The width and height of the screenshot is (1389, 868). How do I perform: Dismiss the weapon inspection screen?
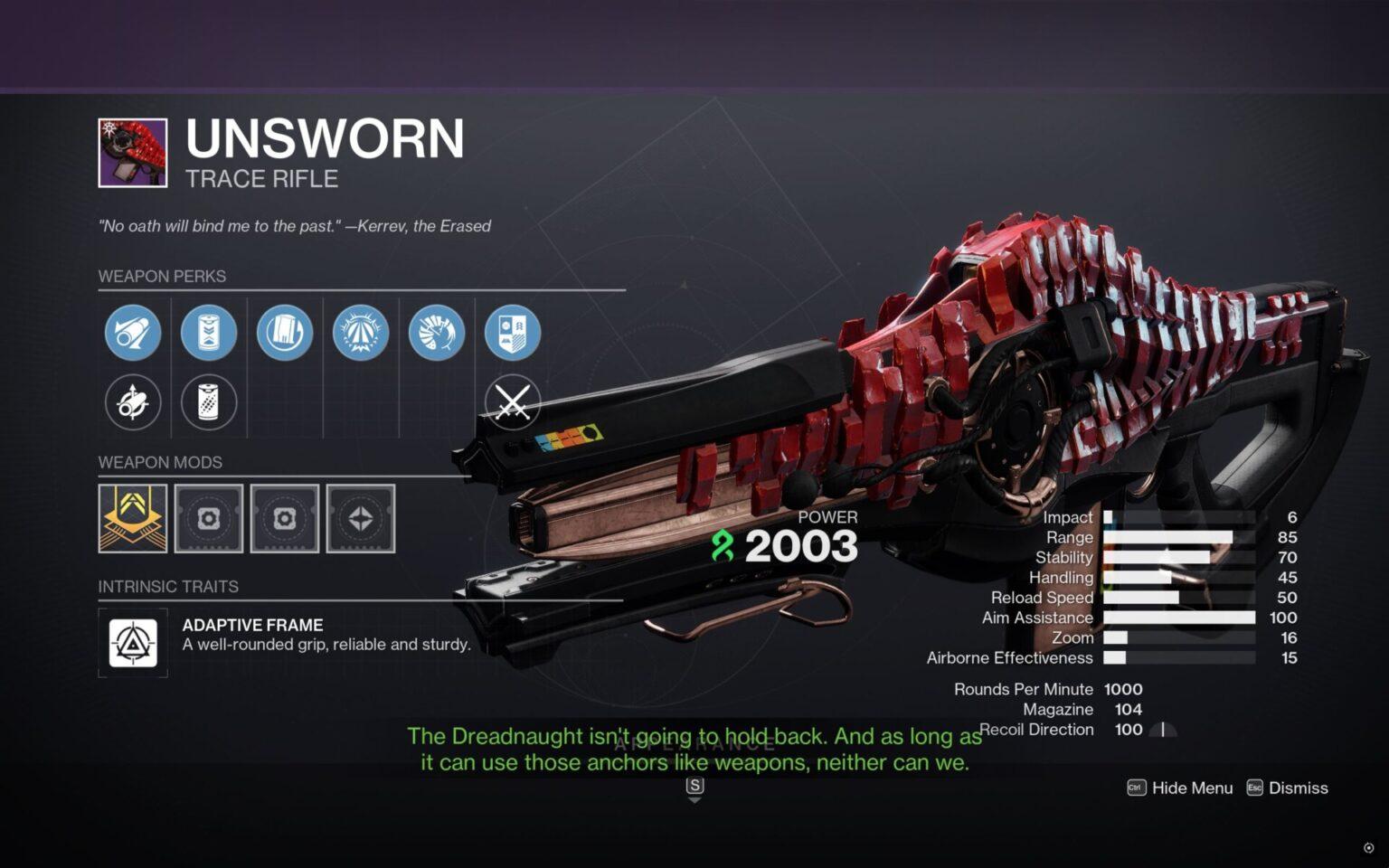click(x=1288, y=788)
